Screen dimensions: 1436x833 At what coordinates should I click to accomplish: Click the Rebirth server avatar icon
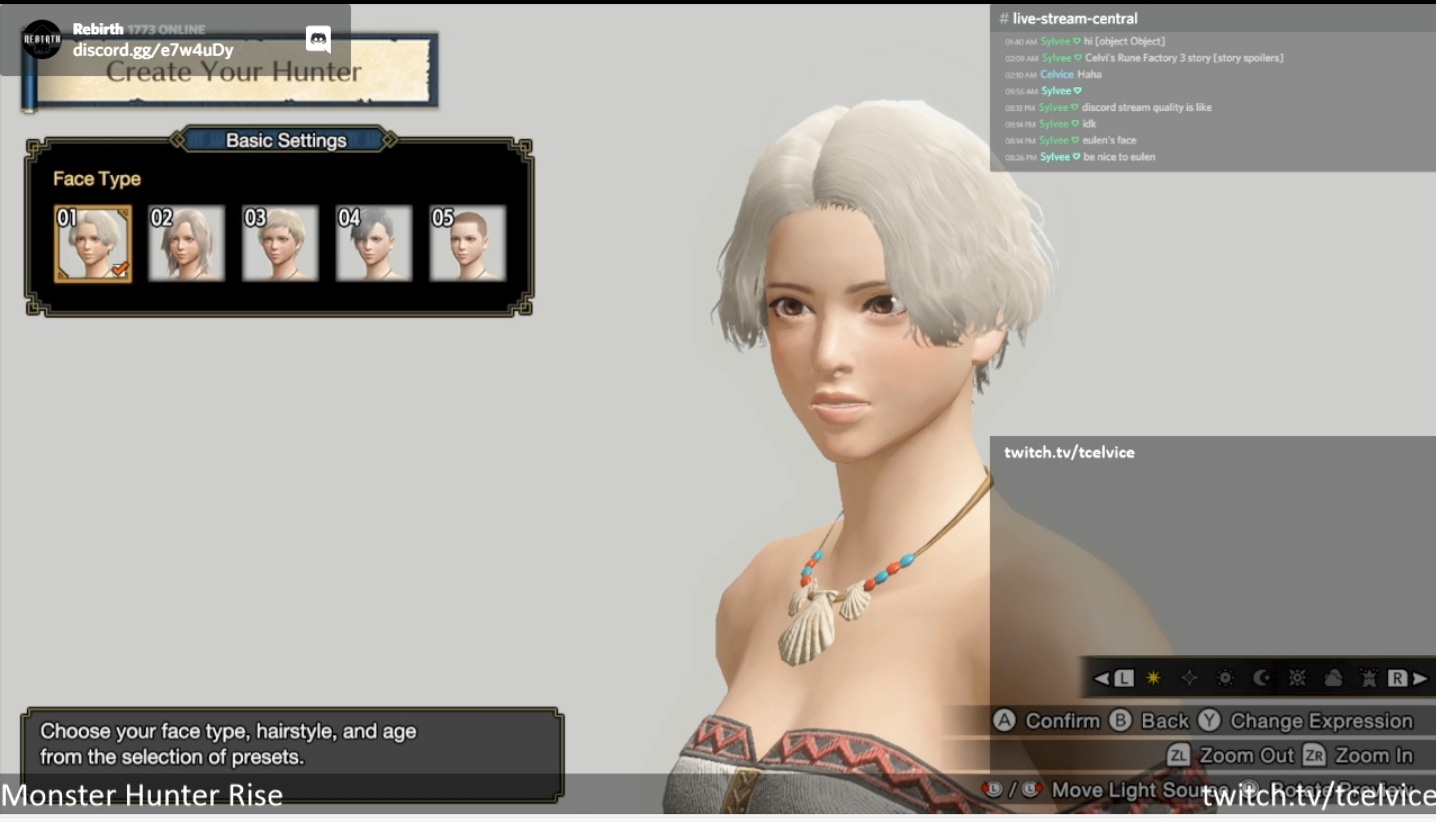point(40,37)
